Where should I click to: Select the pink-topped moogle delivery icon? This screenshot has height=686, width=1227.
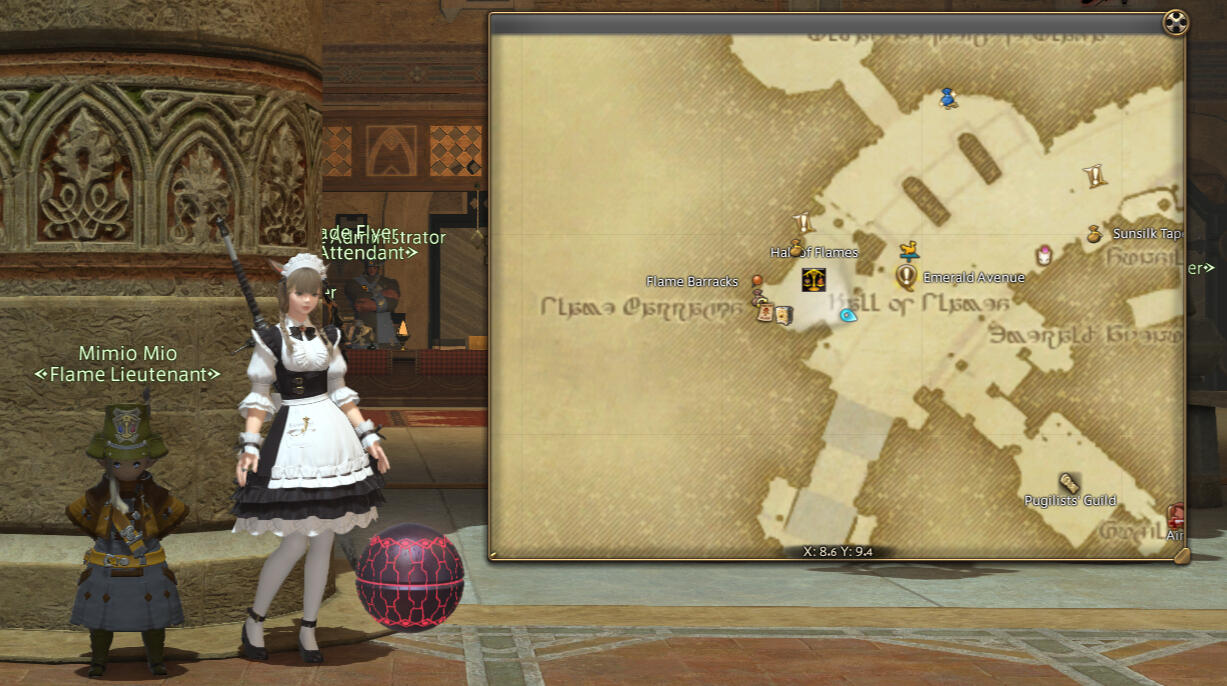[1044, 255]
